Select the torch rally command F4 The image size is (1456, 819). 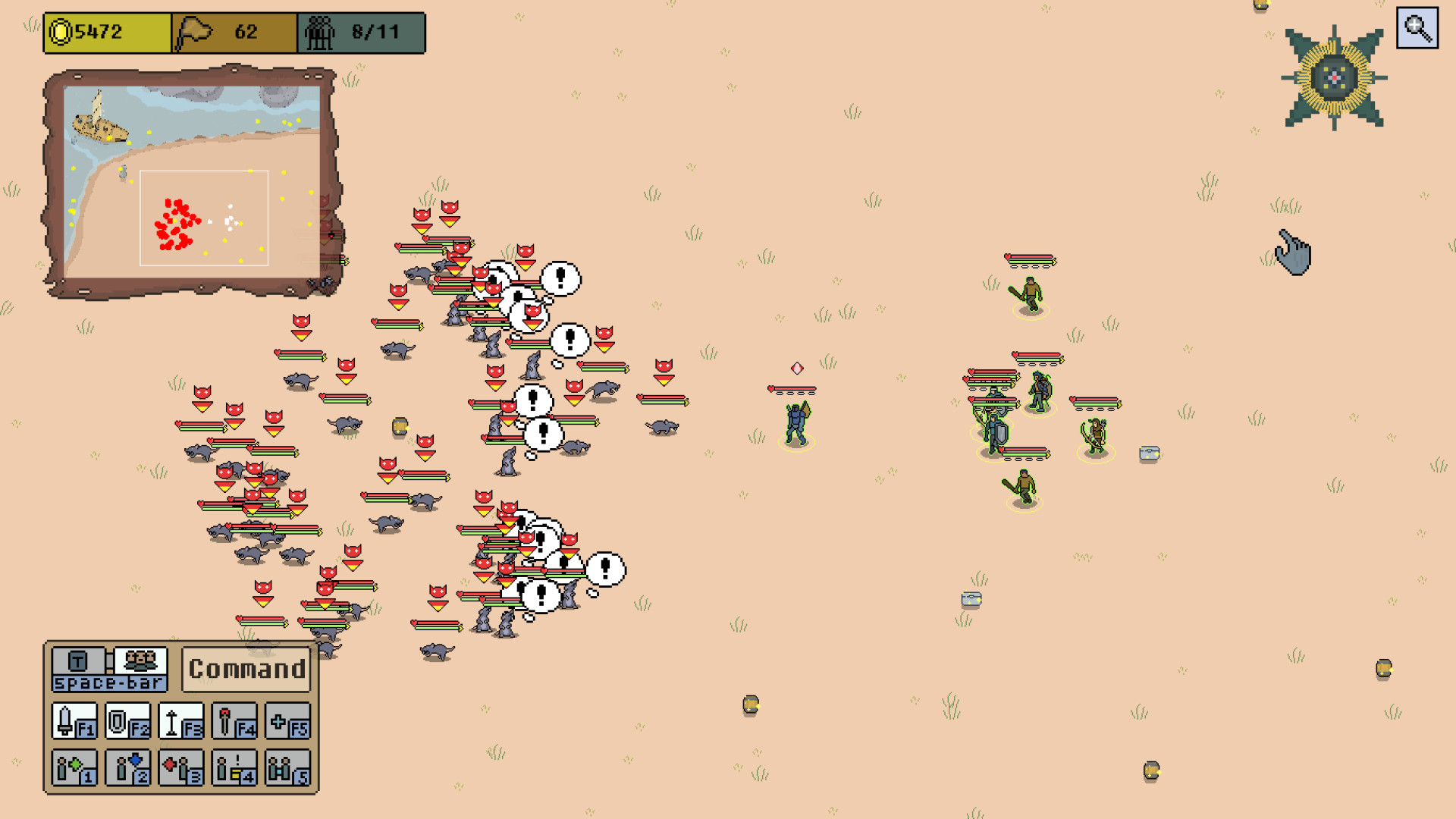[x=234, y=721]
